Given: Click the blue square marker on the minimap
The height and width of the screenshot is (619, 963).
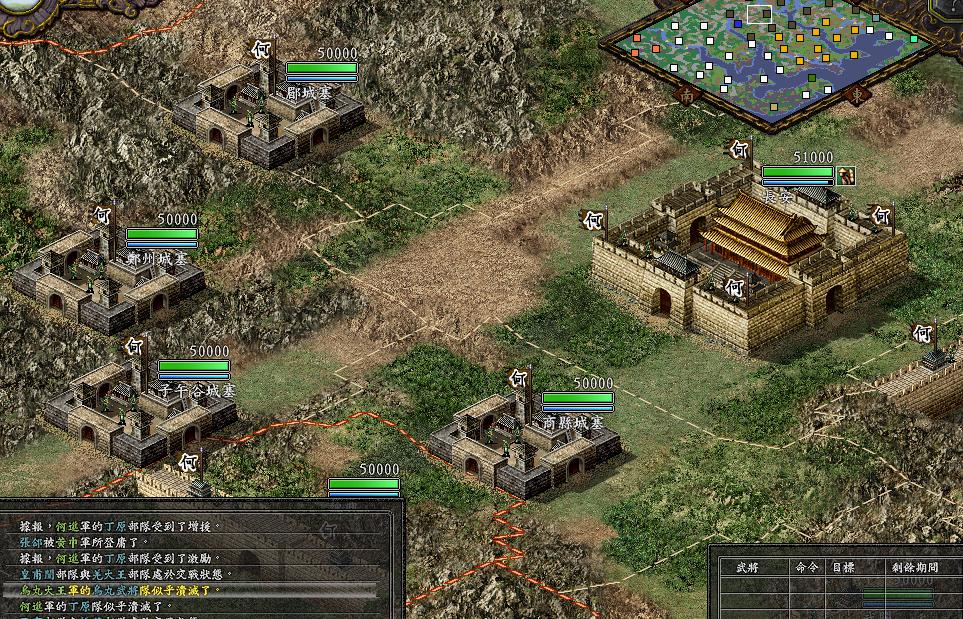Looking at the screenshot, I should (x=737, y=22).
